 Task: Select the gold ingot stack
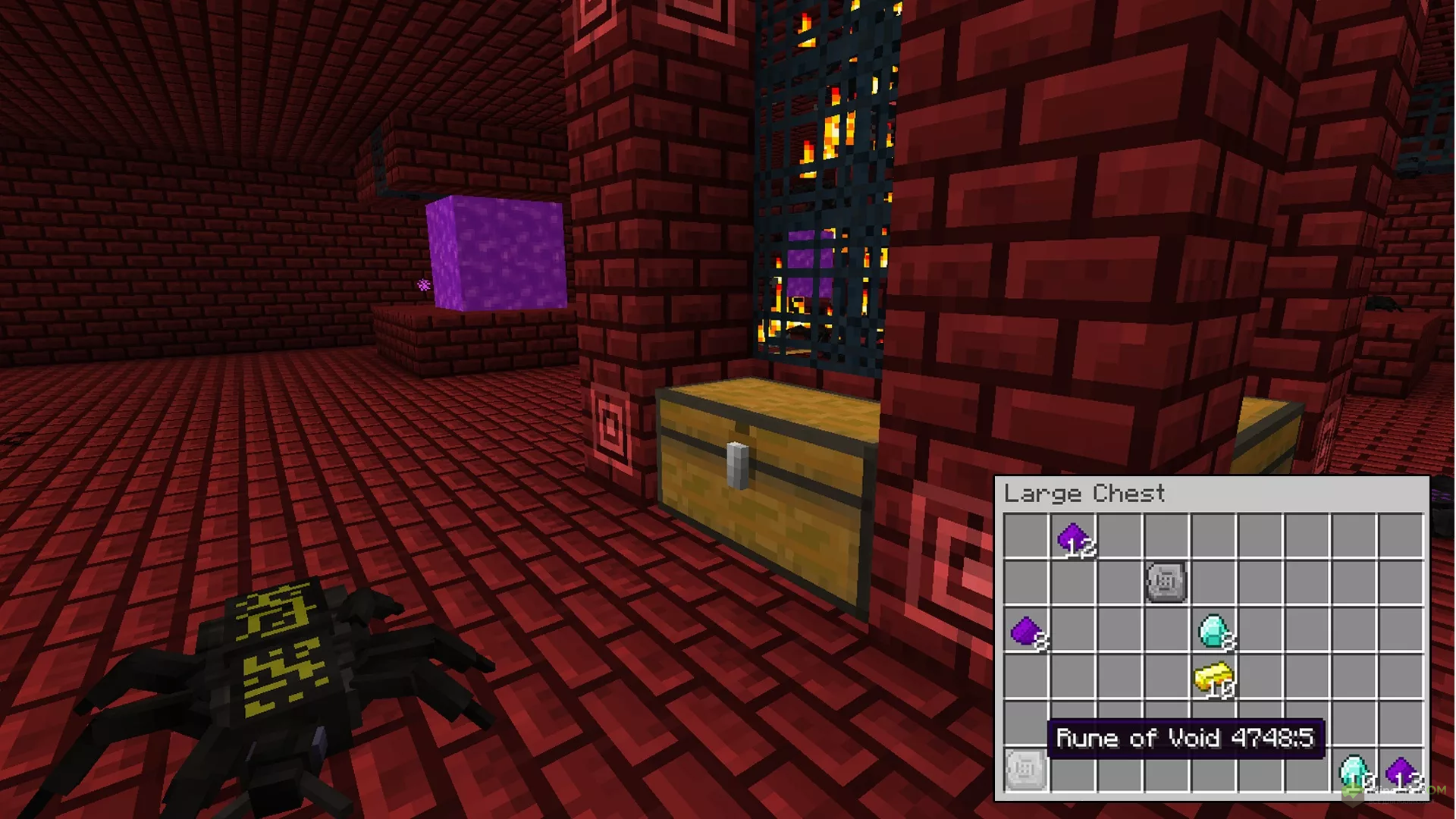coord(1213,679)
